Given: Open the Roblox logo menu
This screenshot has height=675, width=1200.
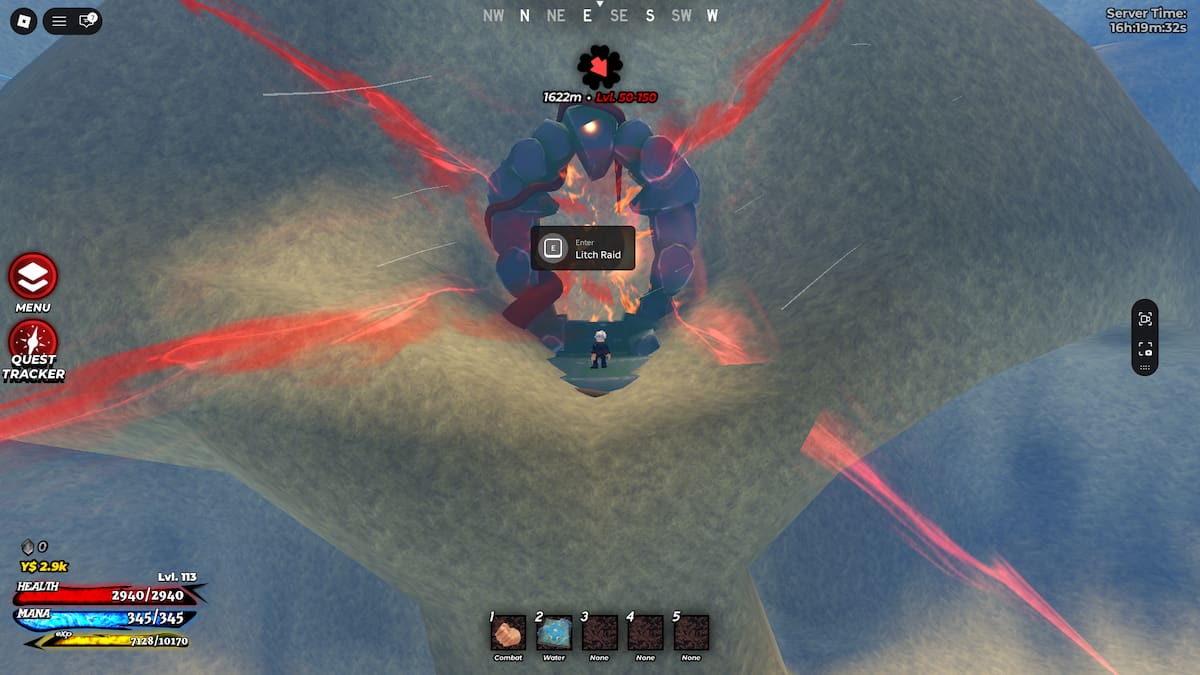Looking at the screenshot, I should (23, 21).
